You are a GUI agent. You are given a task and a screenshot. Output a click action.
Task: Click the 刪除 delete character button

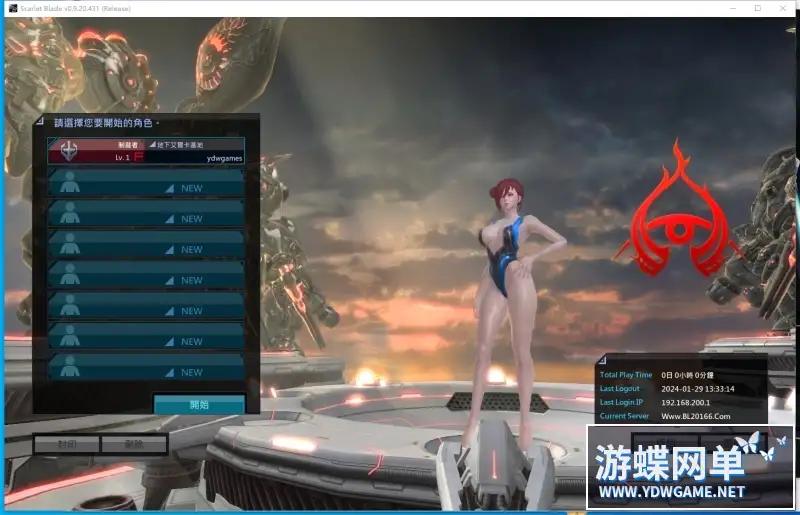[x=134, y=444]
